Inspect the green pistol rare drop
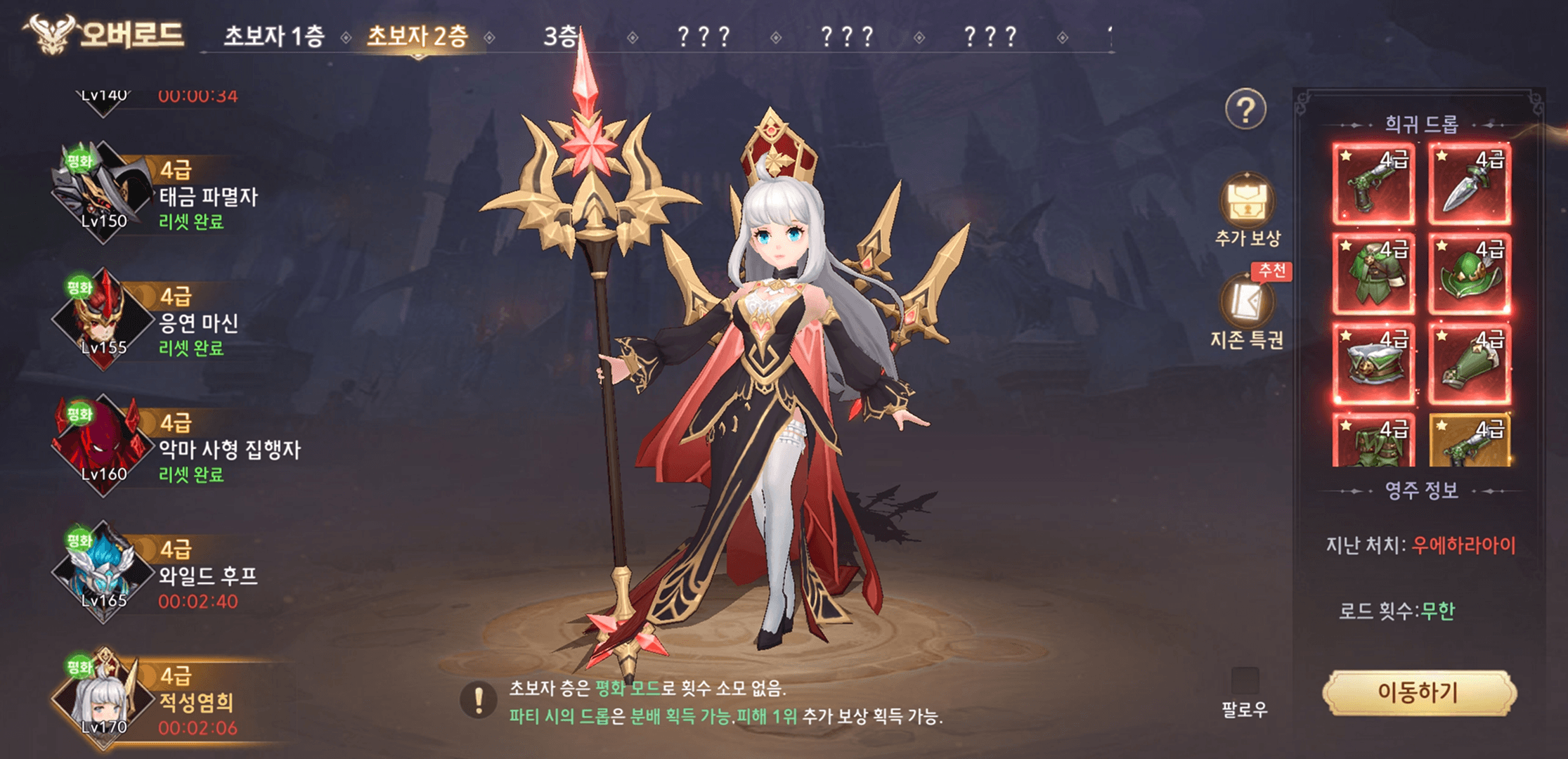1568x759 pixels. coord(1373,183)
